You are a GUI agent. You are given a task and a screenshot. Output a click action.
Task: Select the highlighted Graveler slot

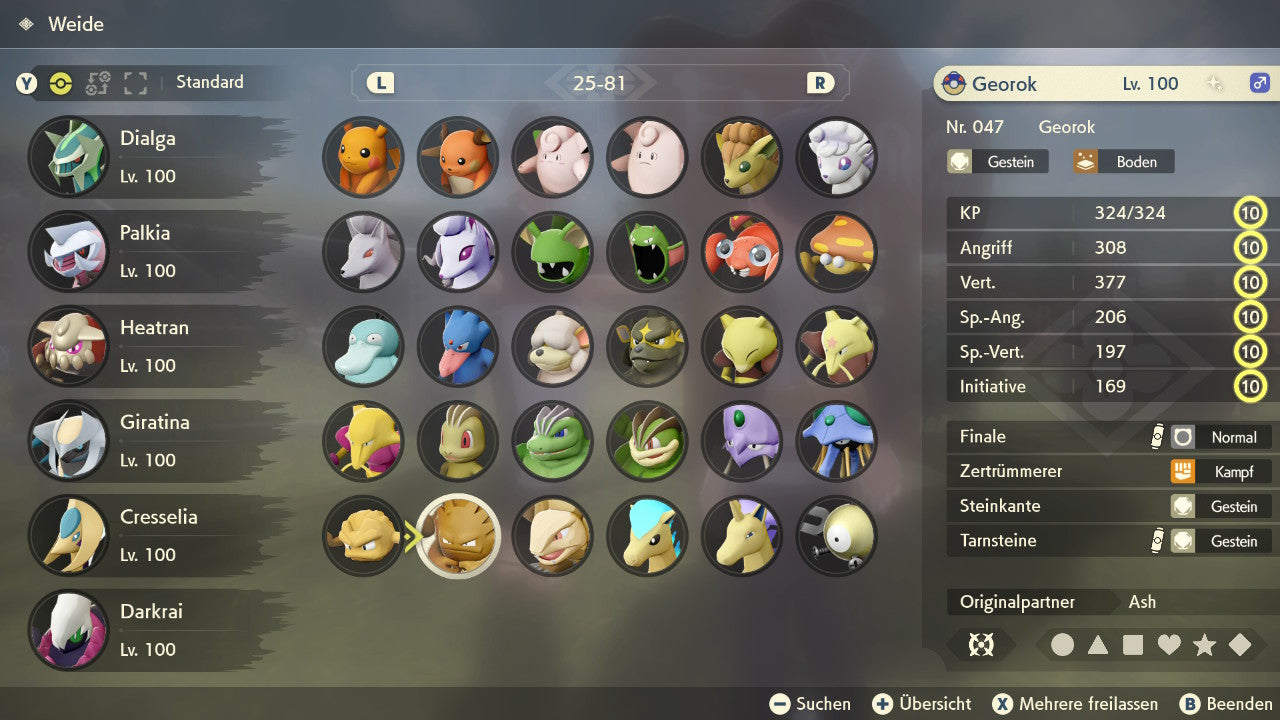[x=458, y=536]
